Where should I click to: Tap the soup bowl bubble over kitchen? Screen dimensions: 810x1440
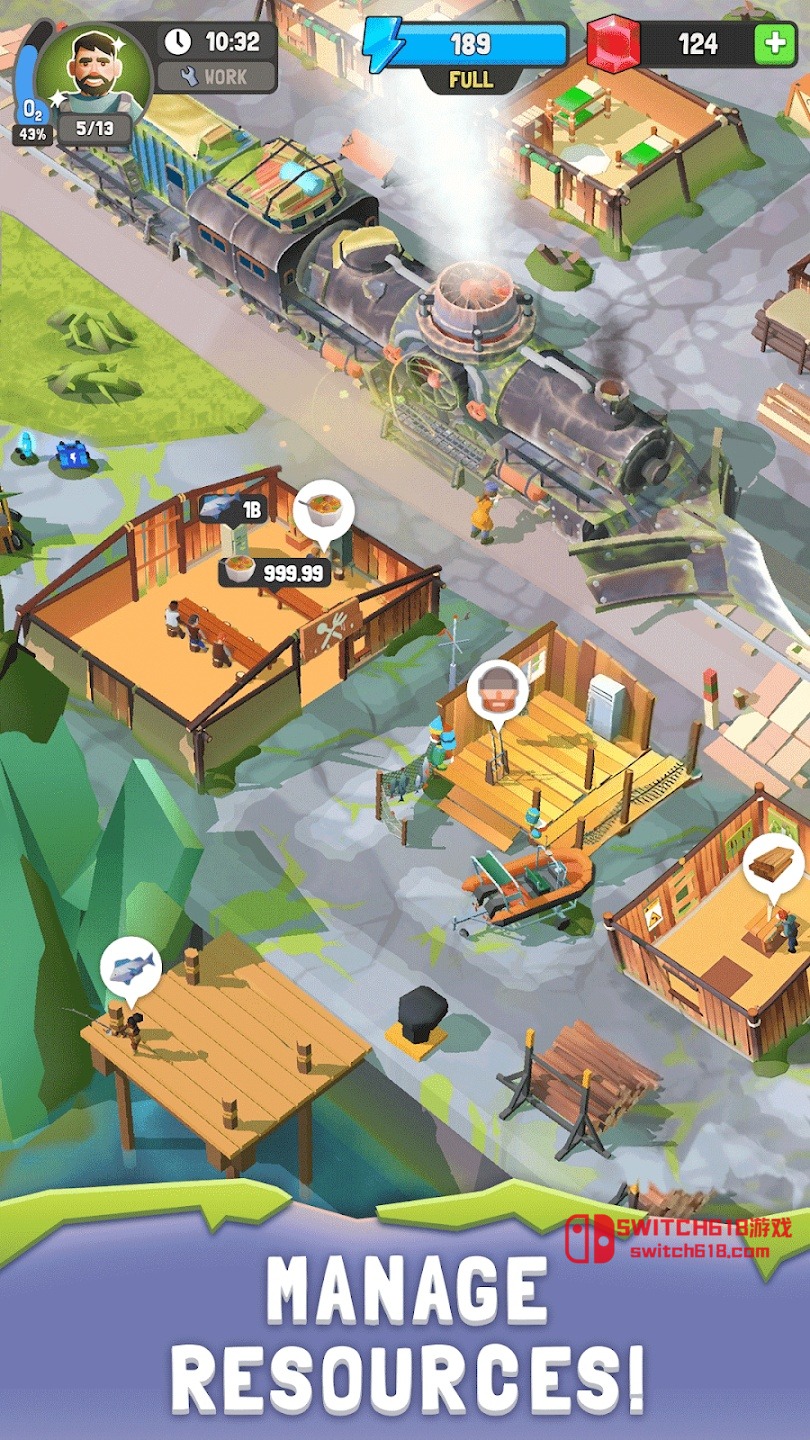(324, 507)
